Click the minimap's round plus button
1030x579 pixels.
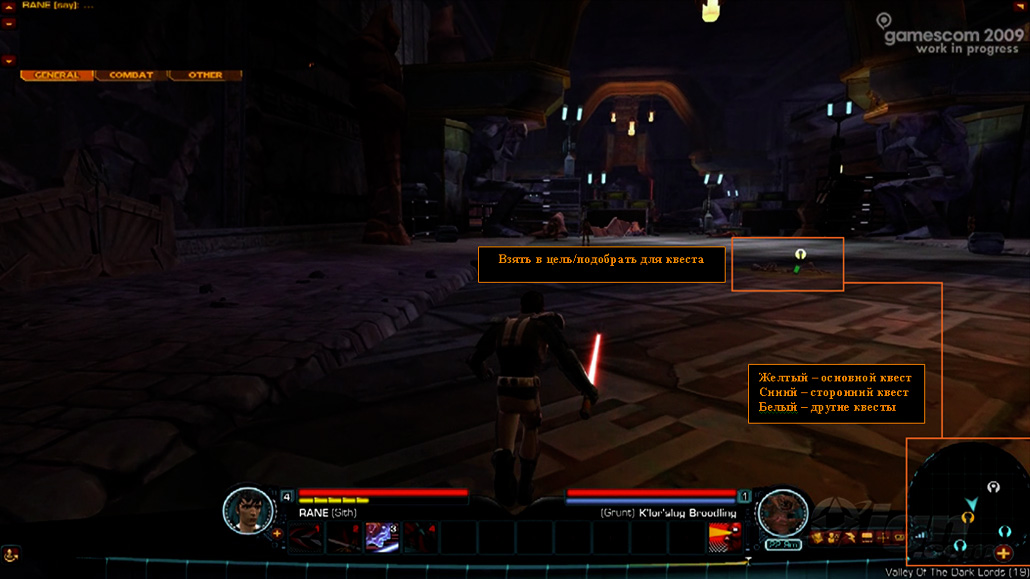1003,552
